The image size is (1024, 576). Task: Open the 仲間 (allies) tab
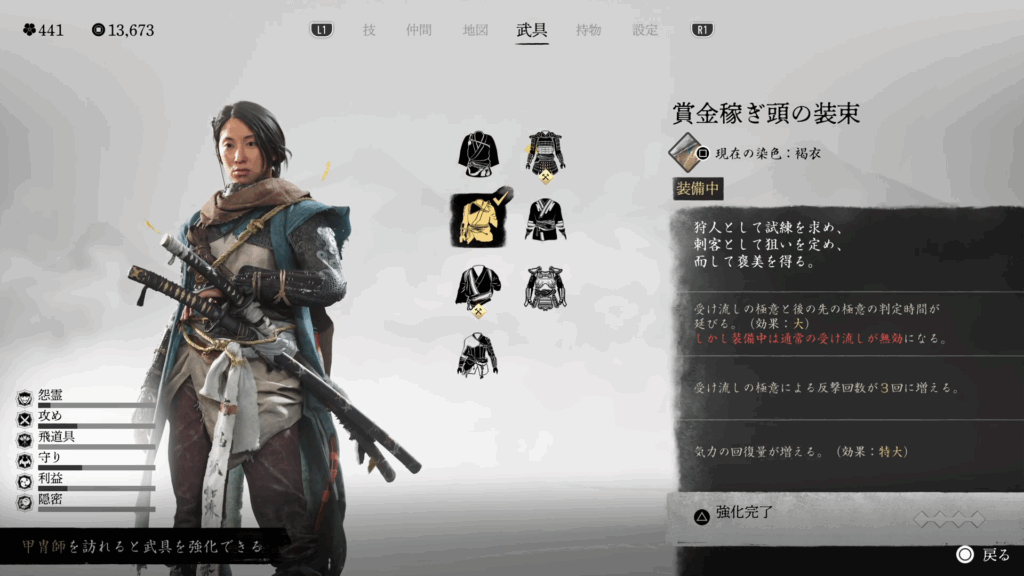(x=418, y=30)
